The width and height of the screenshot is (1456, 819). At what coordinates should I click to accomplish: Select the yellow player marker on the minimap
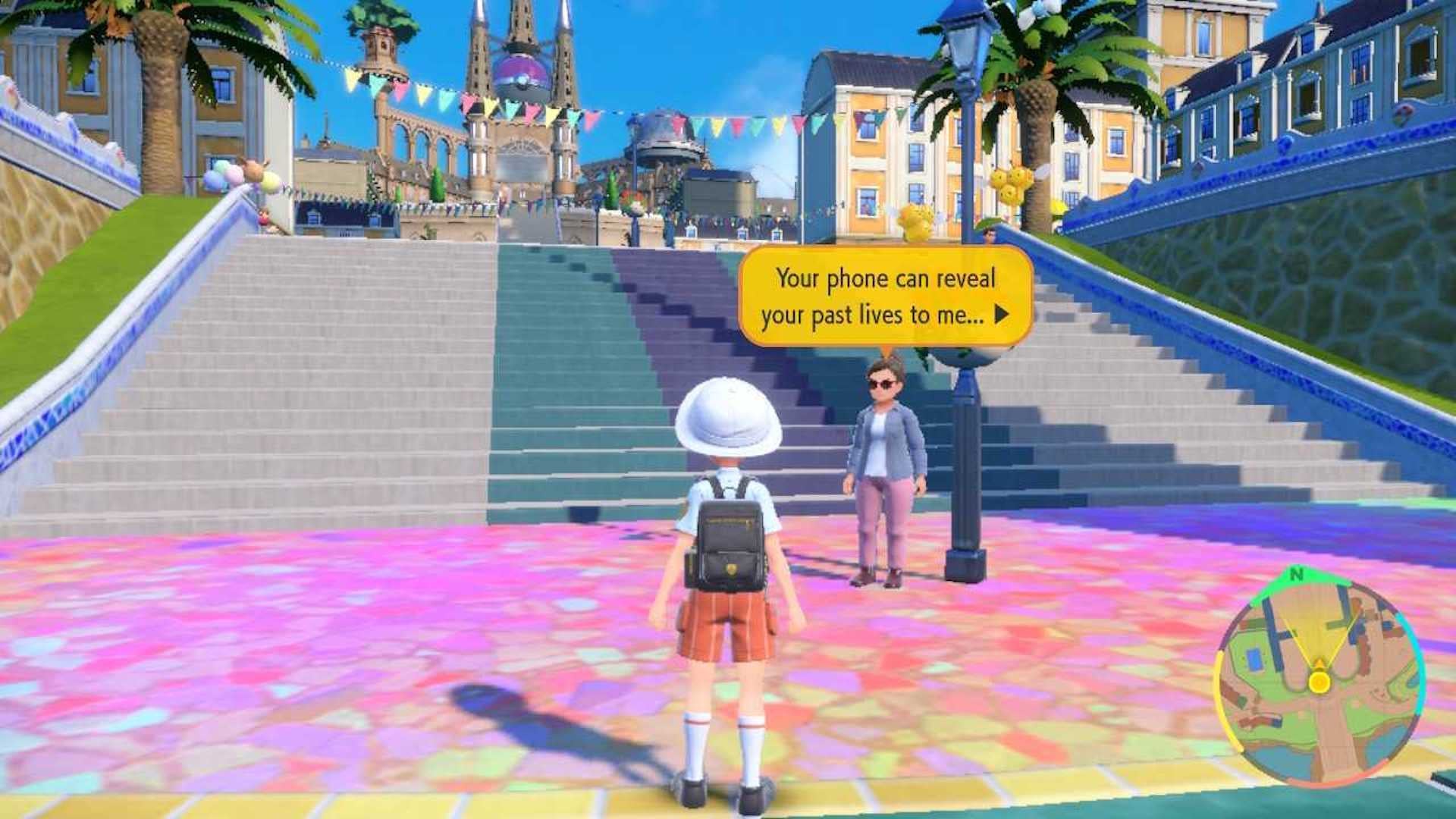[x=1319, y=682]
